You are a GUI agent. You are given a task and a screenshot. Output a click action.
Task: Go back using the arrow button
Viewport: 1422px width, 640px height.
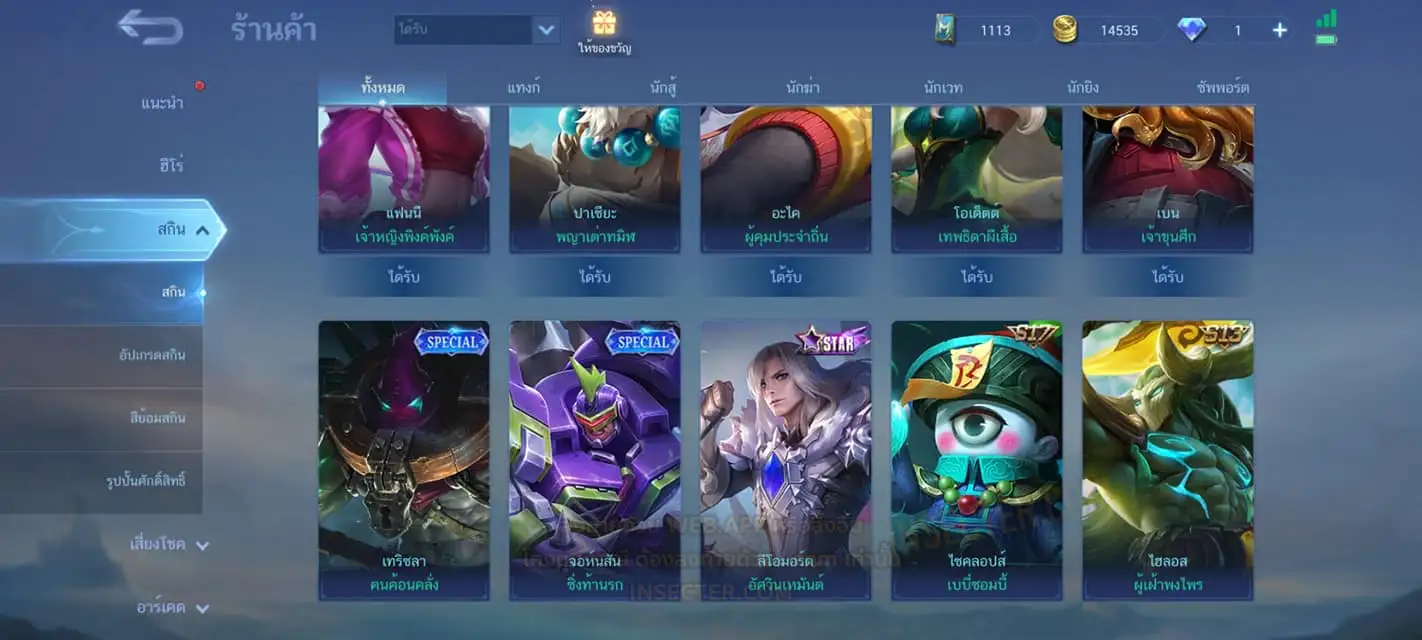pyautogui.click(x=150, y=27)
